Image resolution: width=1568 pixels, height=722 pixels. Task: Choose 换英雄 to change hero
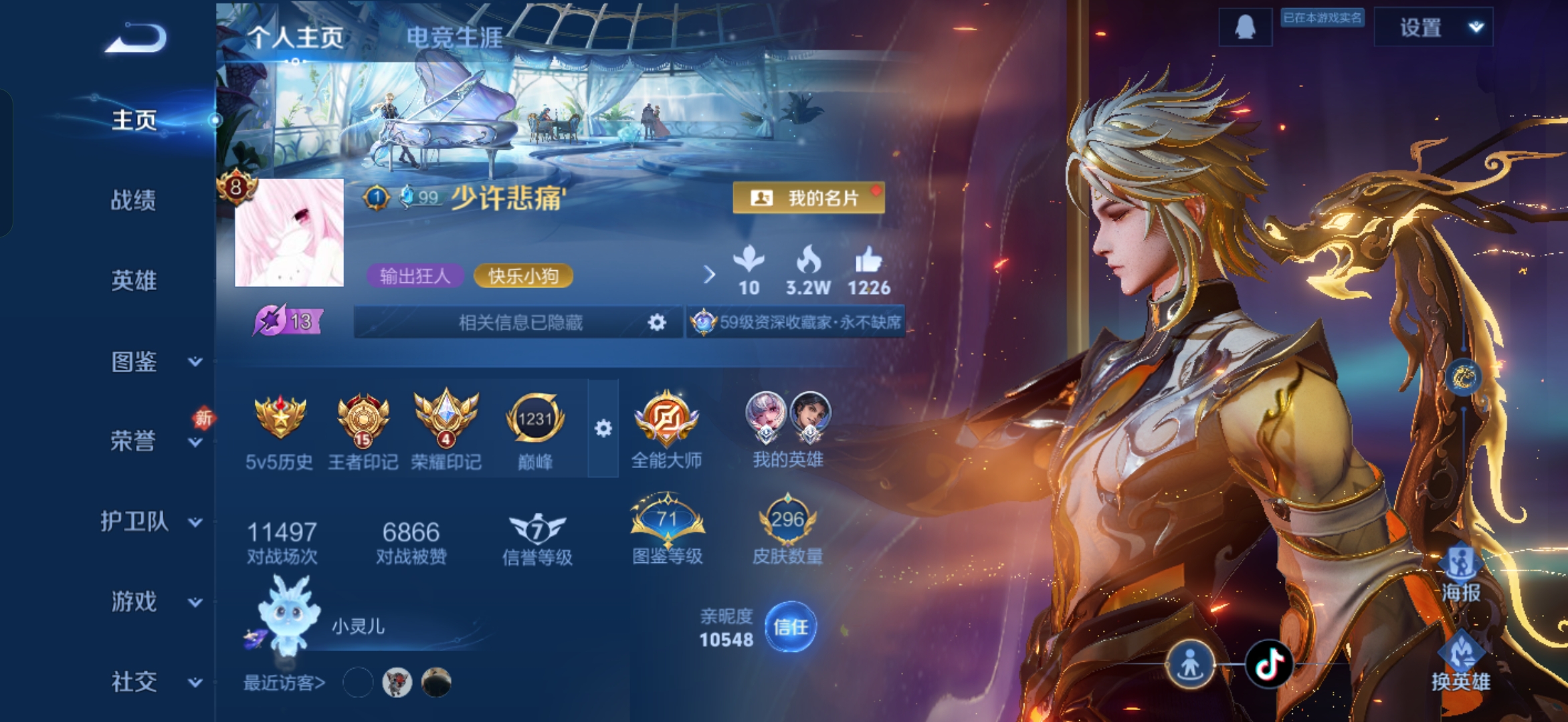tap(1461, 663)
